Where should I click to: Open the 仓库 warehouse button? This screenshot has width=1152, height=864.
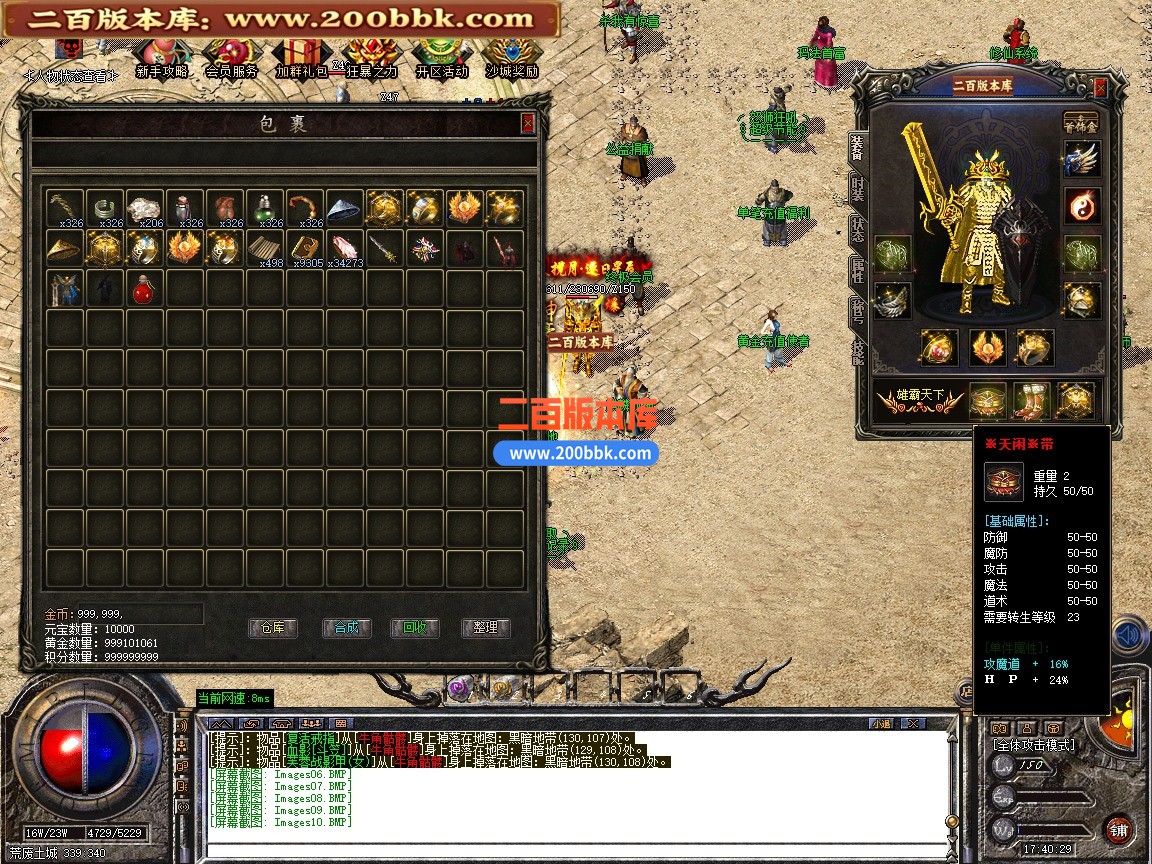click(272, 628)
